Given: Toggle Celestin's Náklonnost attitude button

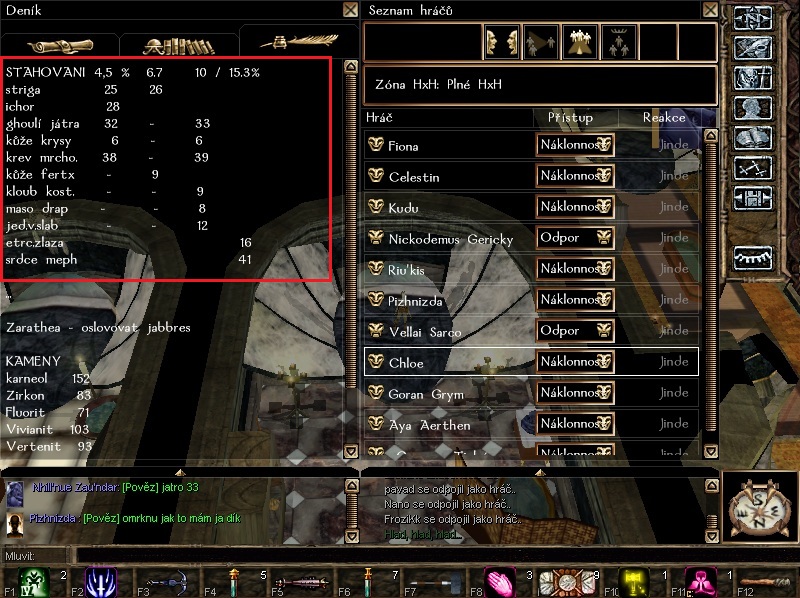Looking at the screenshot, I should click(576, 176).
